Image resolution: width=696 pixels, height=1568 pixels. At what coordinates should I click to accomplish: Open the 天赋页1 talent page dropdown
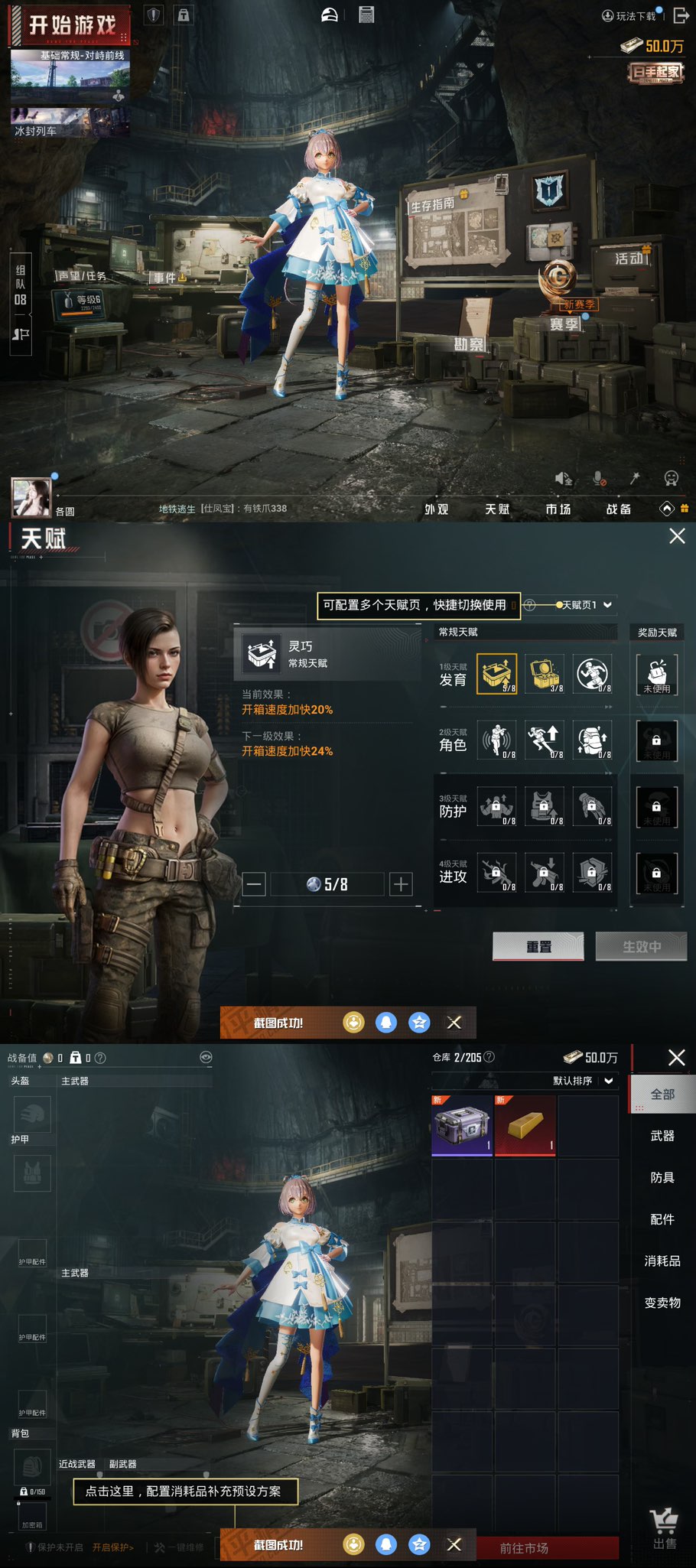tap(585, 605)
